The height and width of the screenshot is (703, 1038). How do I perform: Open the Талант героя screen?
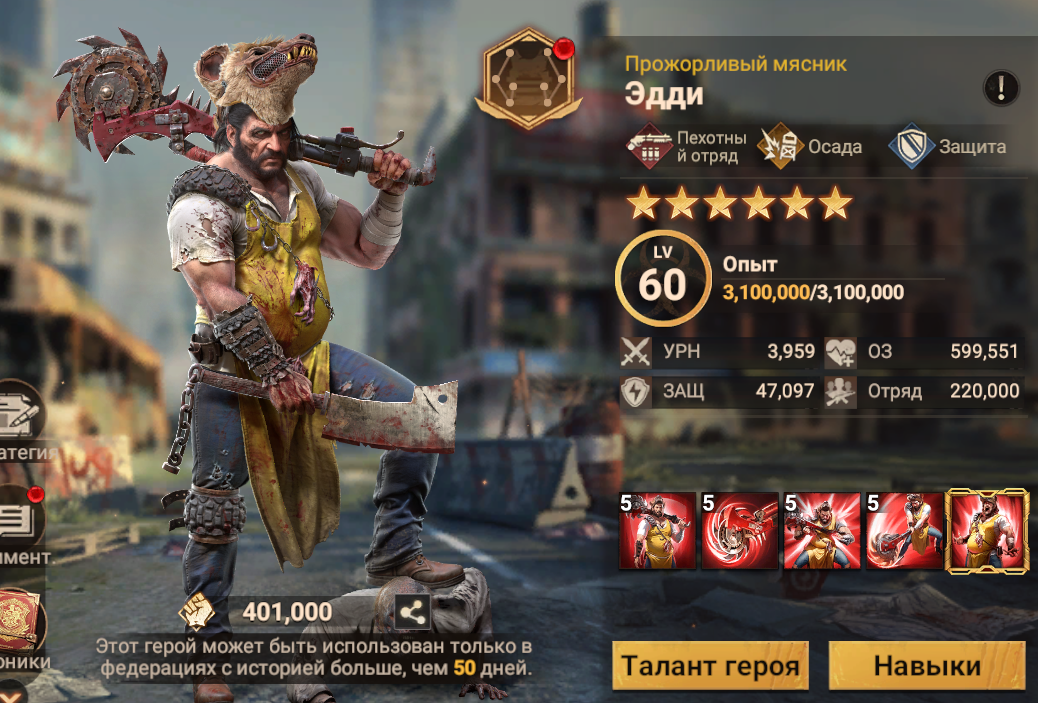tap(710, 666)
